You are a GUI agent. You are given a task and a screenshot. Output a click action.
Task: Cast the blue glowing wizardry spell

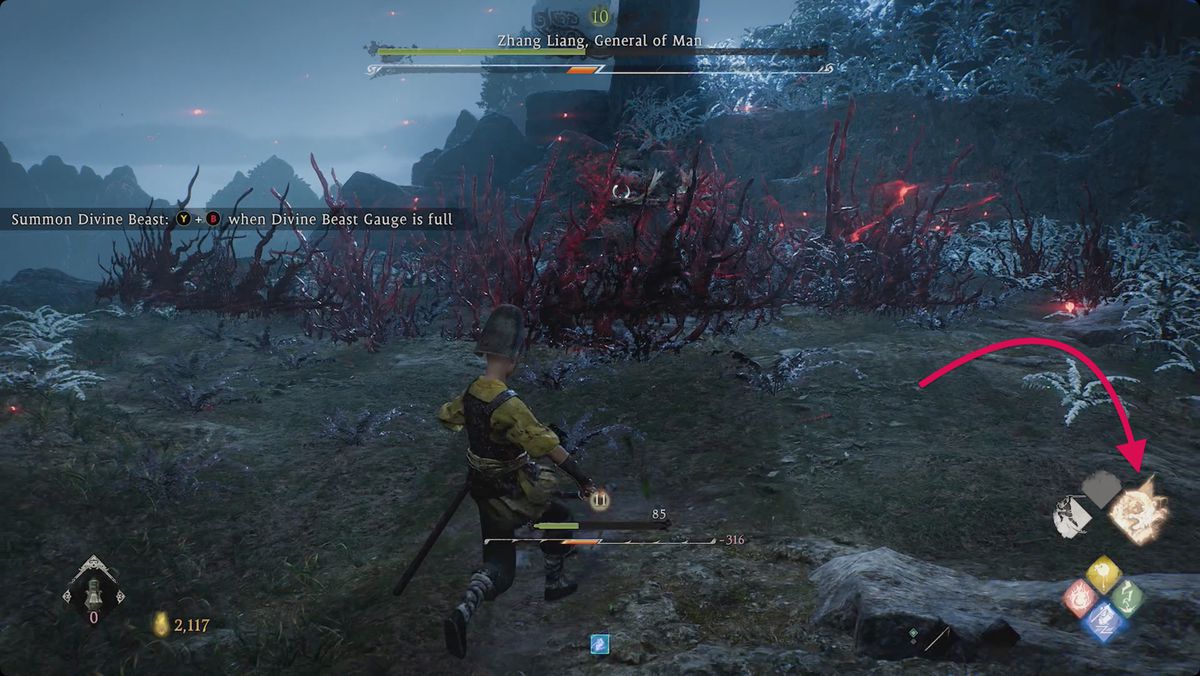coord(1104,622)
